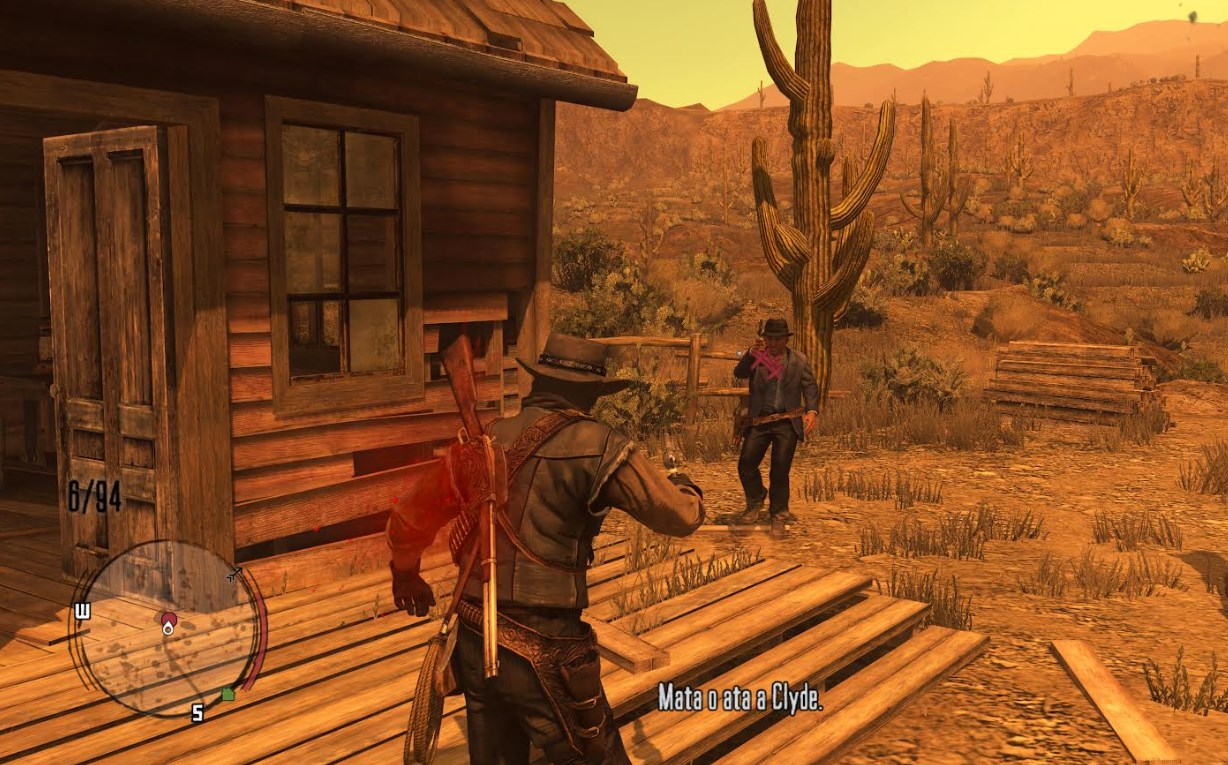
Task: Click the W compass marker on the minimap
Action: pyautogui.click(x=82, y=610)
